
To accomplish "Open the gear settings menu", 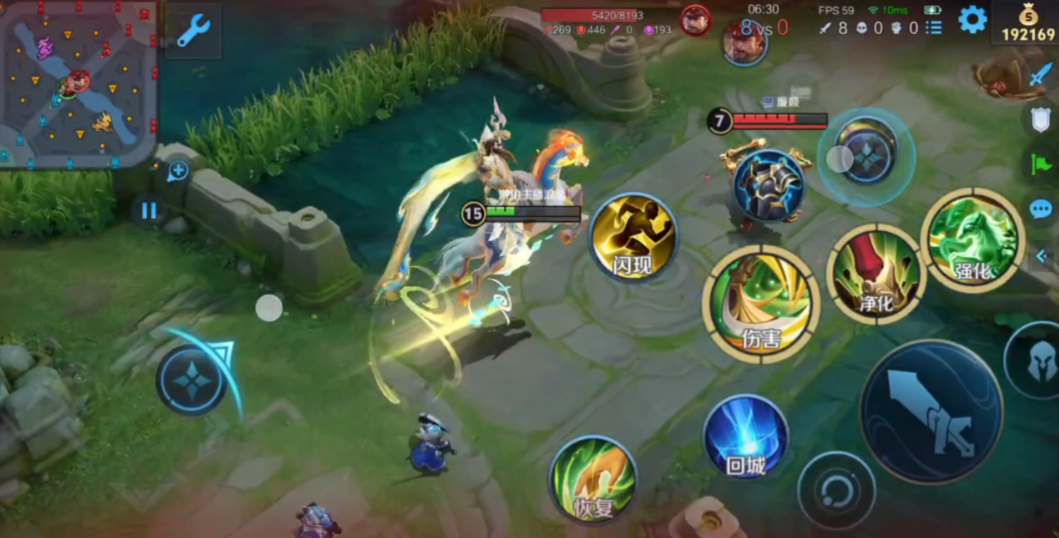I will coord(972,19).
